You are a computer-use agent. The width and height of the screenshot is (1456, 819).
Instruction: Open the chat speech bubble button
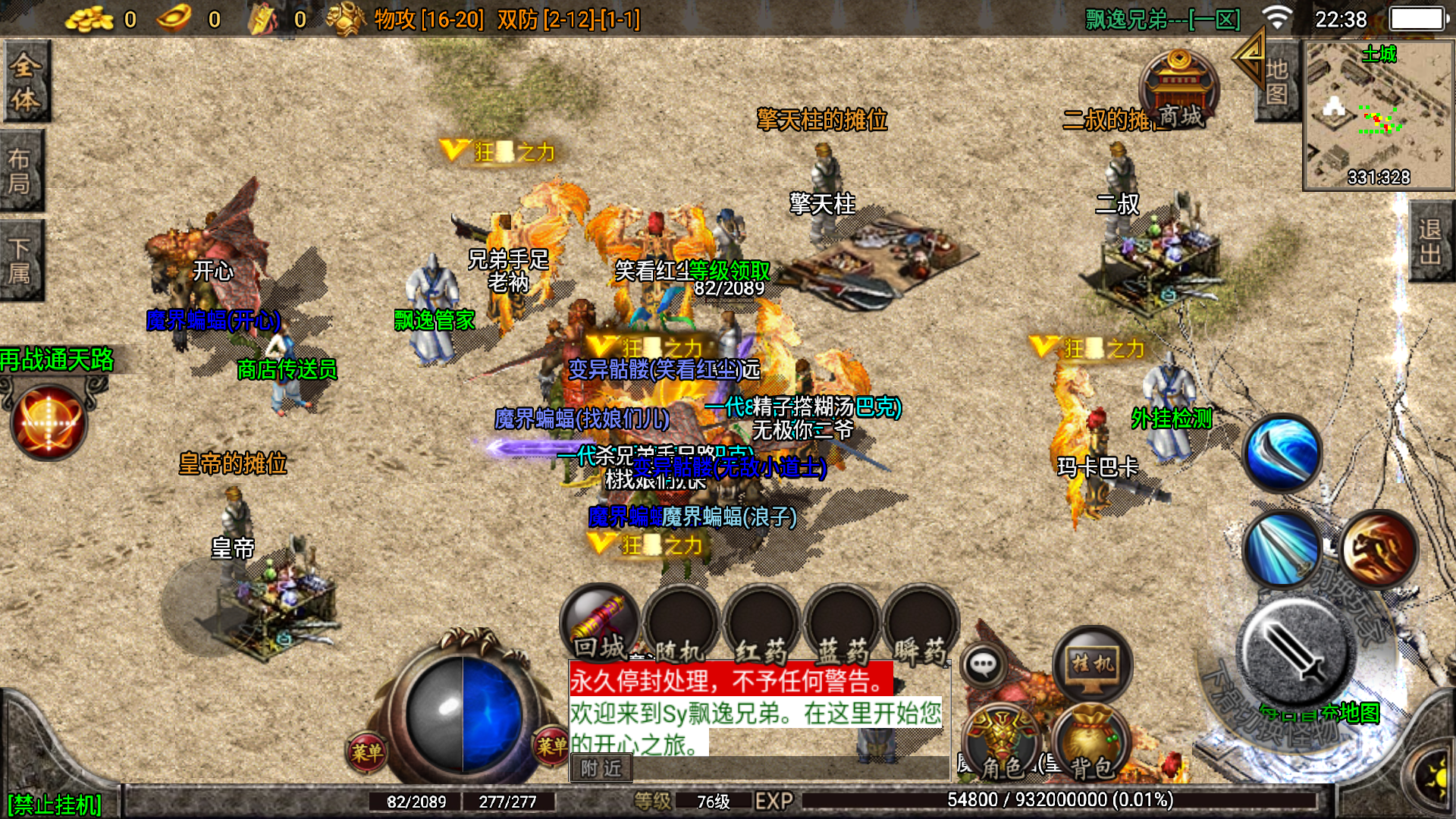(984, 666)
